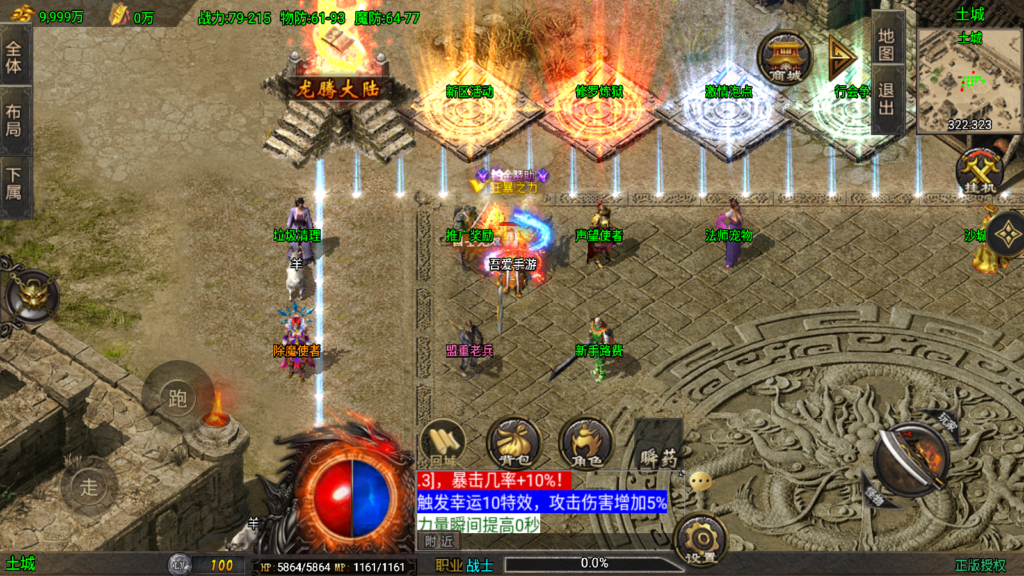Switch to the 布局 tab
1024x576 pixels.
point(14,120)
